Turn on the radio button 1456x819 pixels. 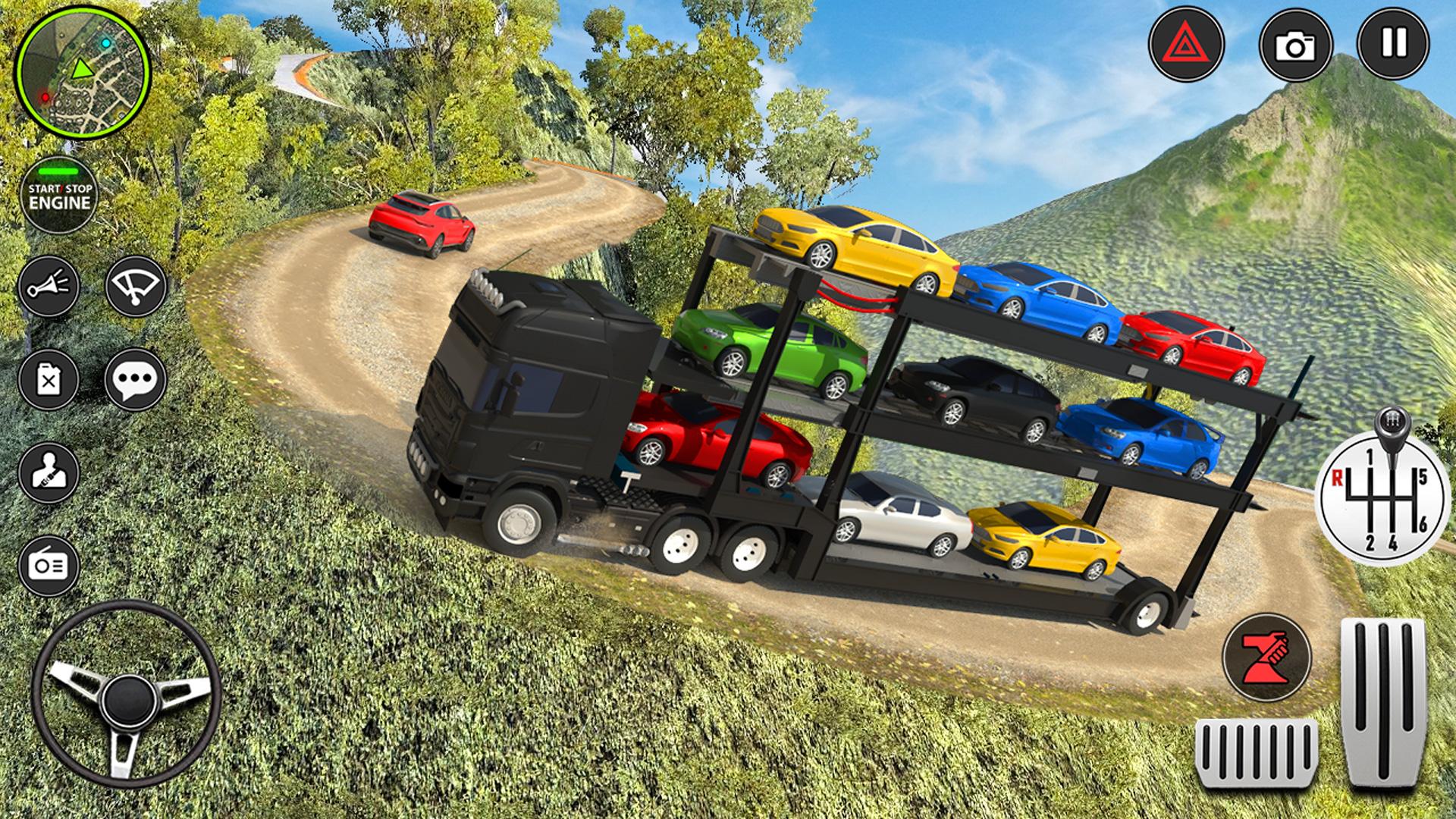click(x=49, y=566)
